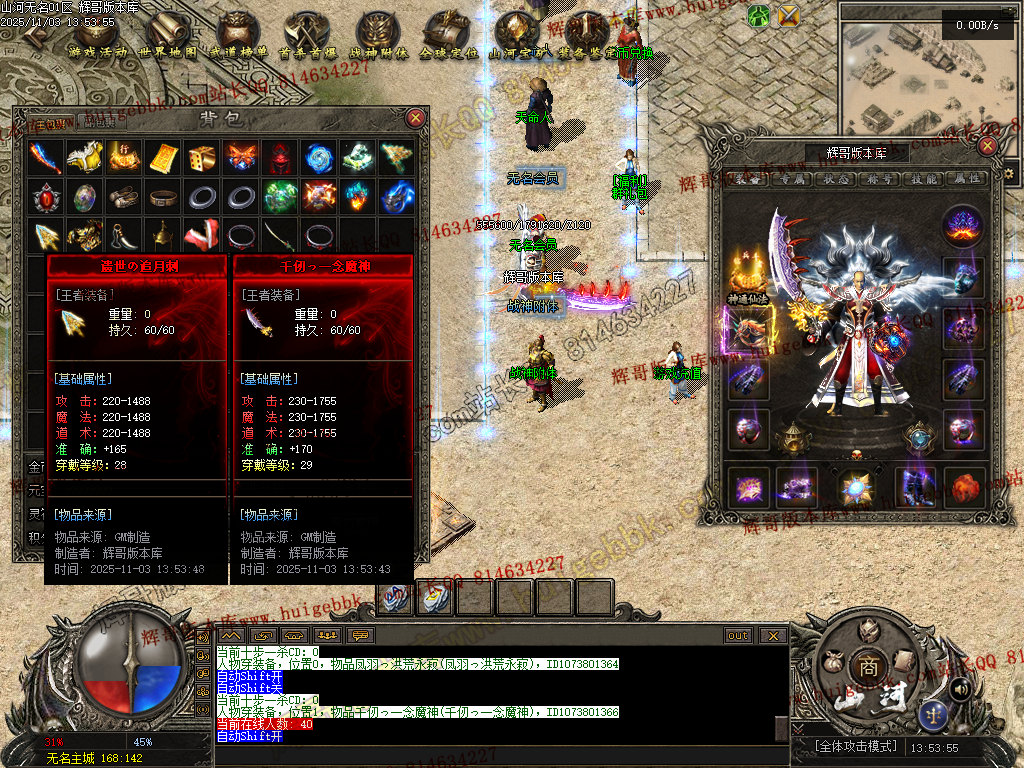Select the golden dice in the backpack
This screenshot has height=768, width=1024.
[x=202, y=157]
